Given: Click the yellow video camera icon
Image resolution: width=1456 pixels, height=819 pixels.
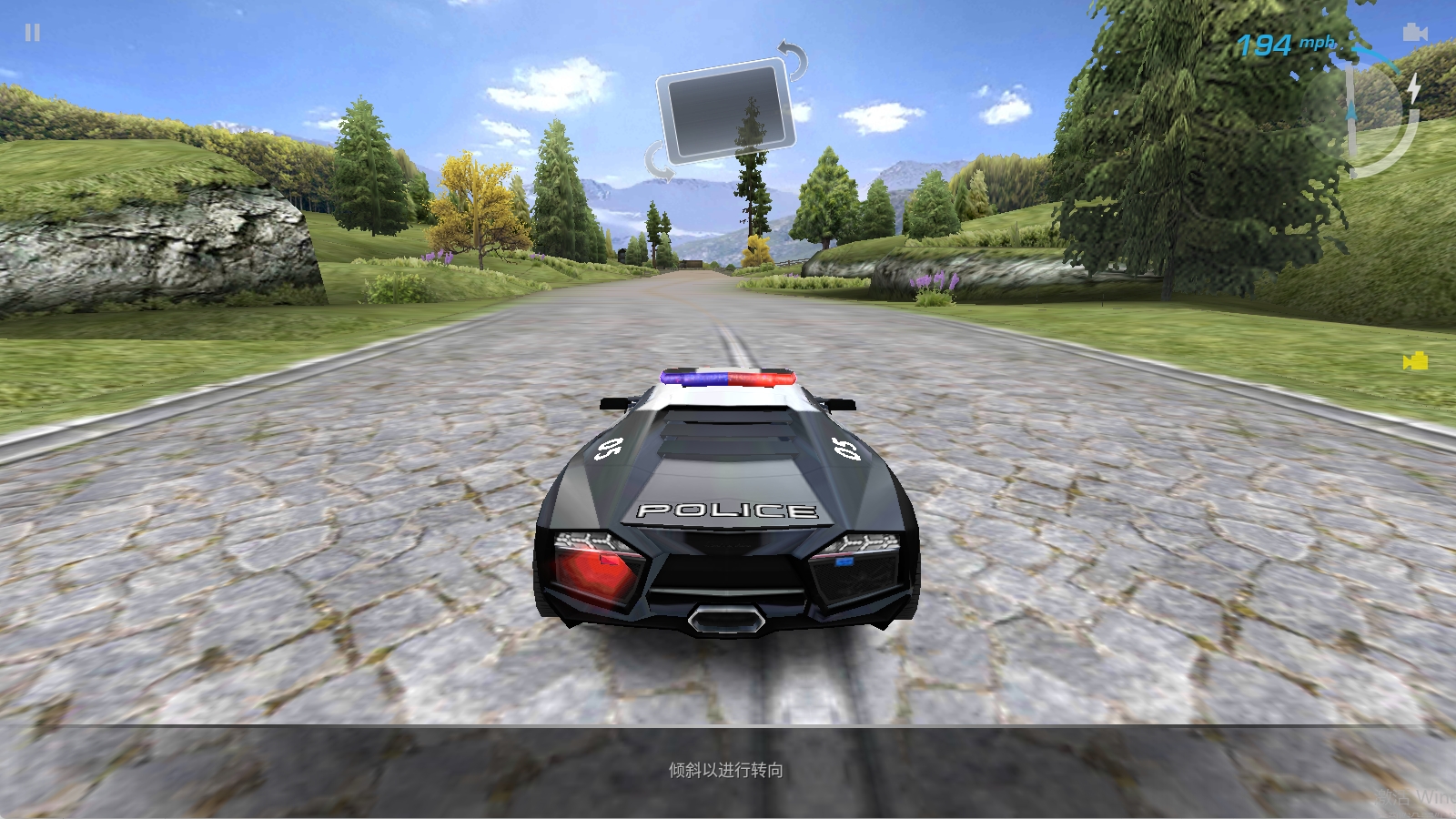Looking at the screenshot, I should click(x=1415, y=362).
